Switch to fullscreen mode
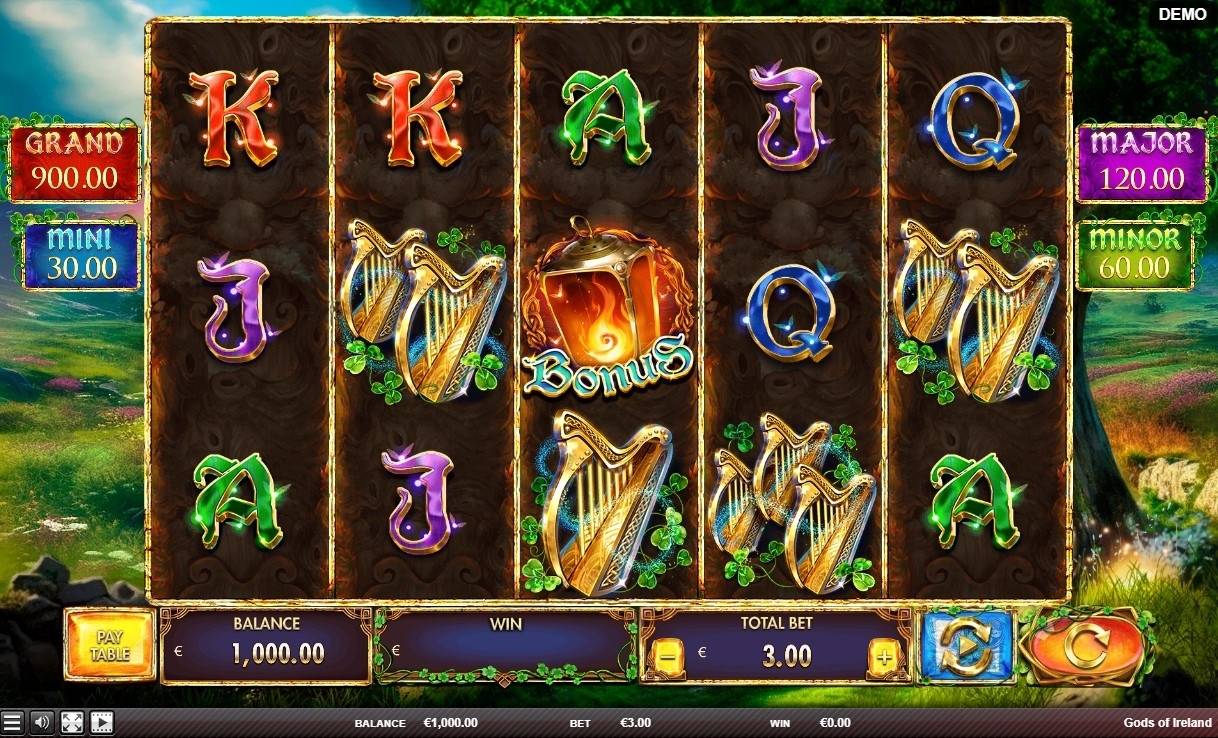This screenshot has width=1218, height=738. pyautogui.click(x=71, y=722)
